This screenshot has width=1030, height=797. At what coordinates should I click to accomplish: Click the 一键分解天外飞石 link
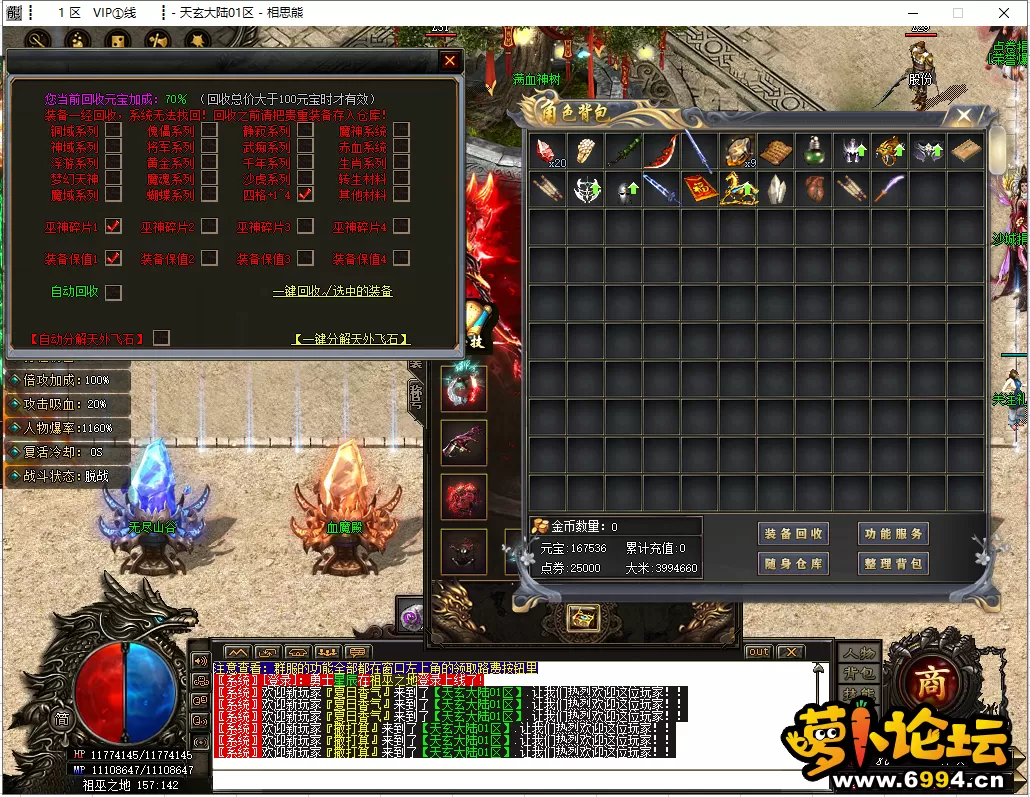click(351, 340)
